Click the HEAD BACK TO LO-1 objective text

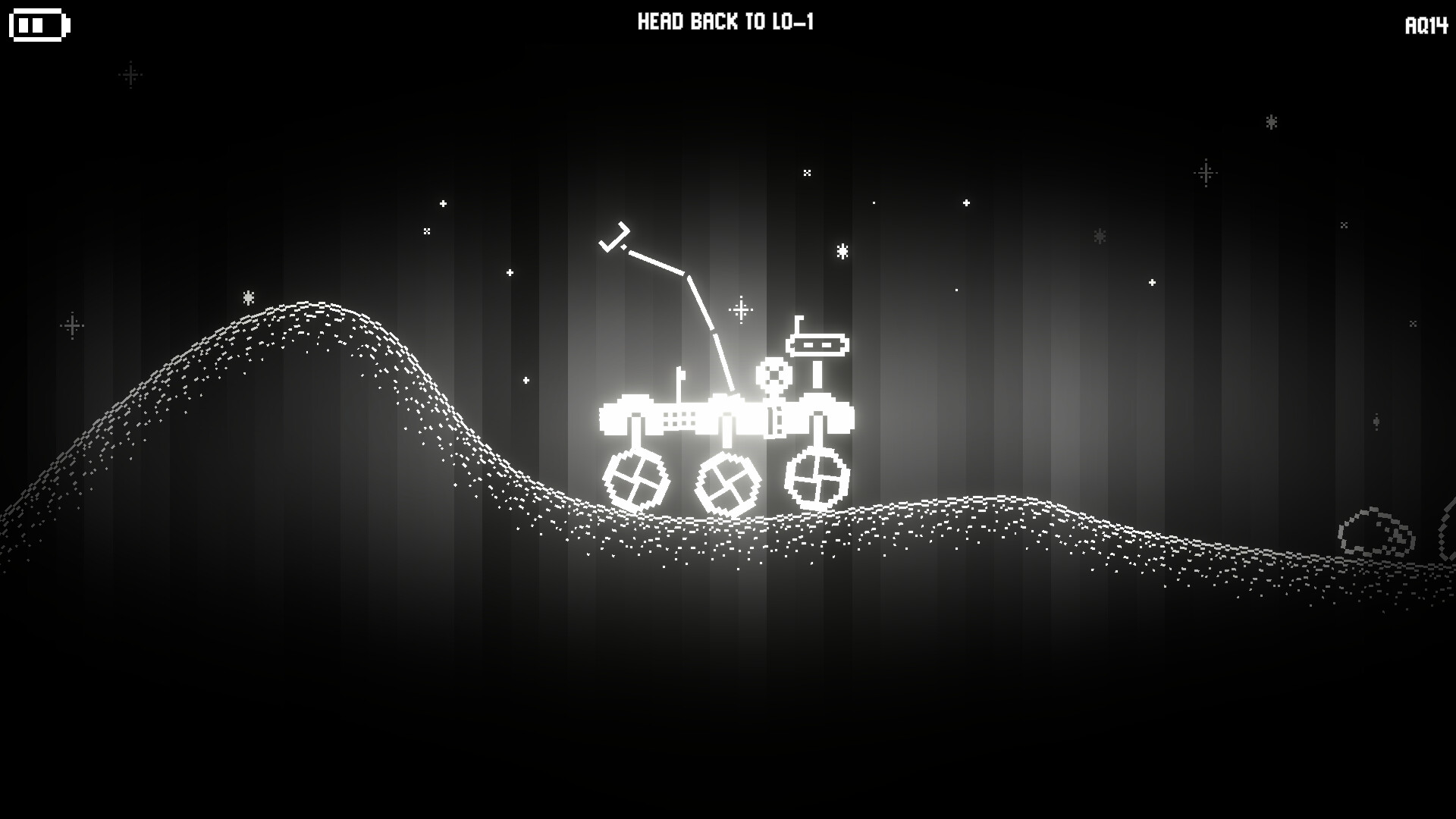(726, 22)
